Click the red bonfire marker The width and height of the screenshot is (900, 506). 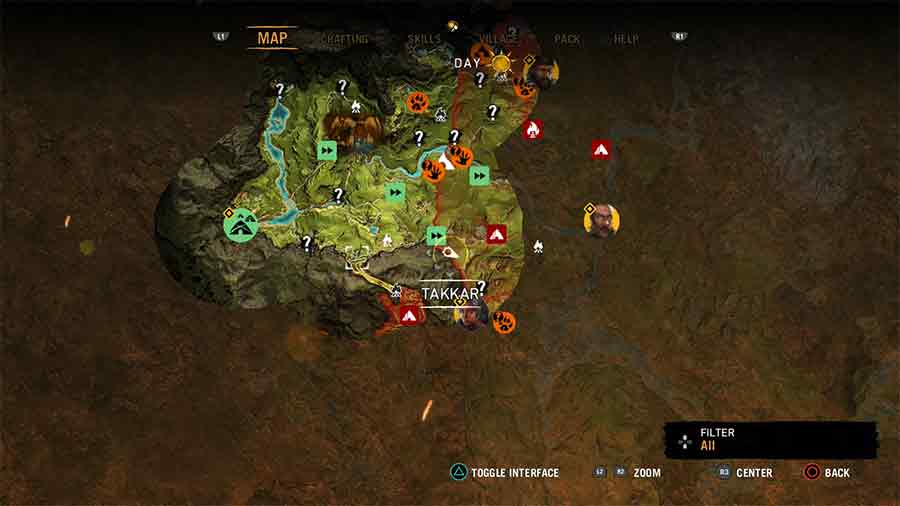tap(532, 129)
